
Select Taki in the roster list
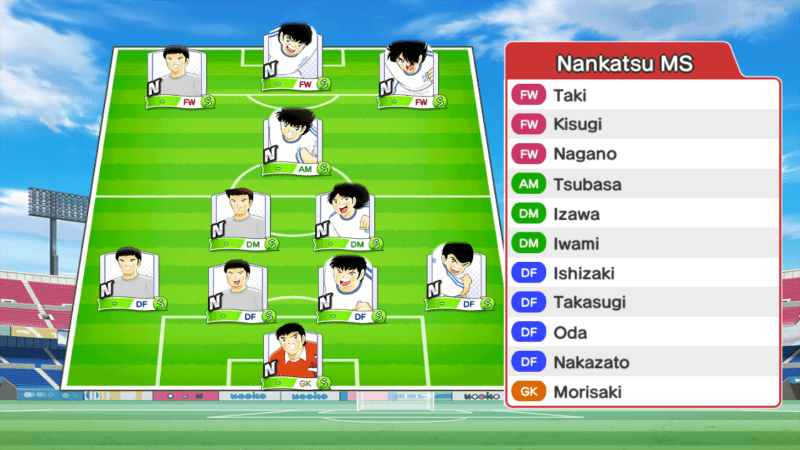[x=642, y=96]
